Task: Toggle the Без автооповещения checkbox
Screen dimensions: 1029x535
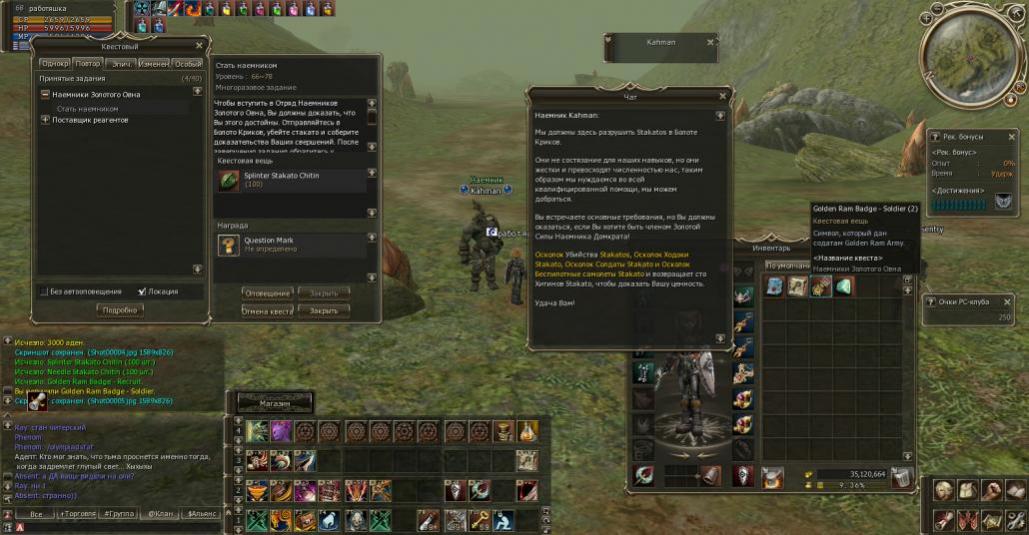Action: click(x=43, y=292)
